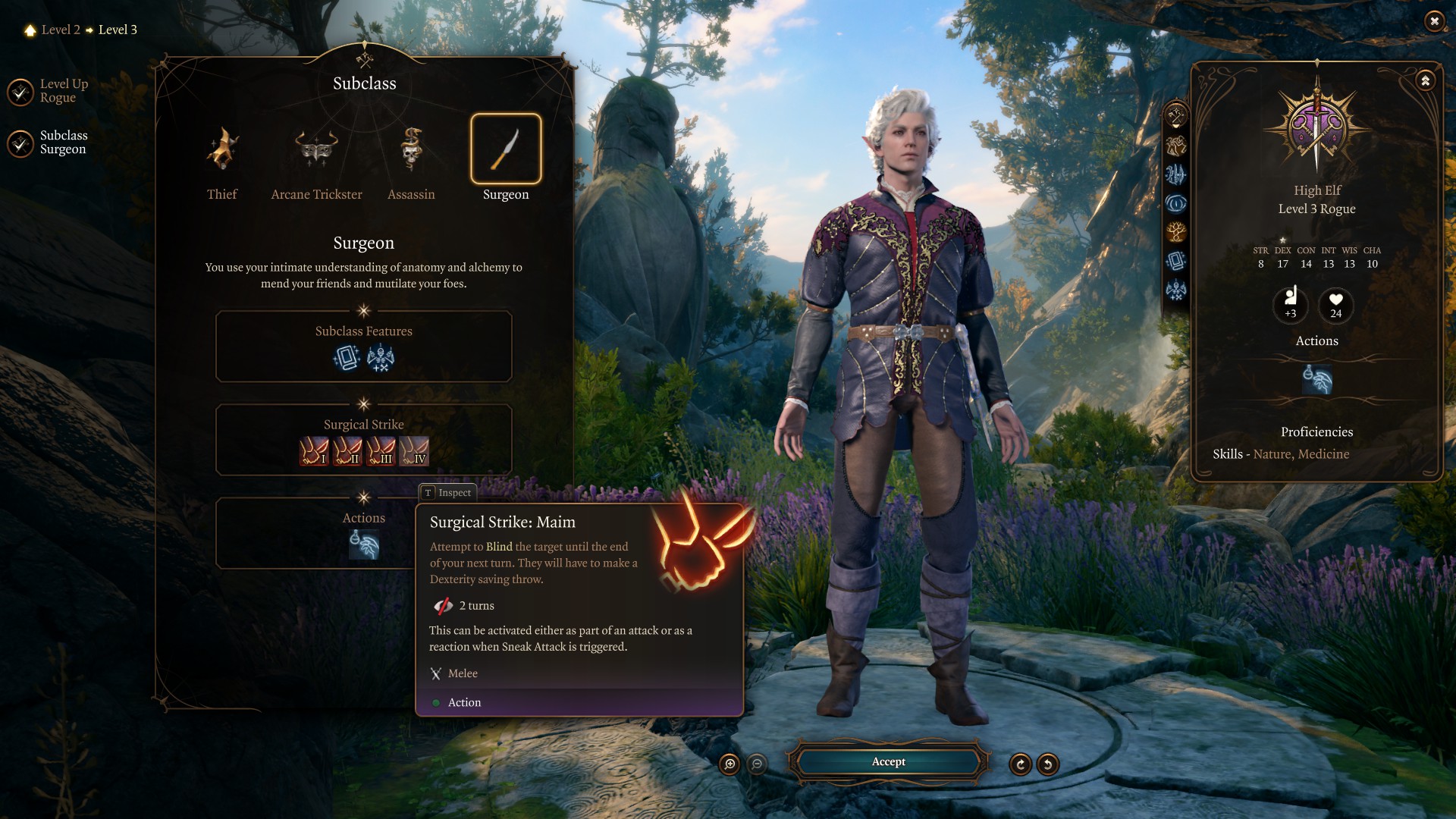This screenshot has height=819, width=1456.
Task: Inspect Surgical Strike IV icon
Action: pyautogui.click(x=414, y=451)
